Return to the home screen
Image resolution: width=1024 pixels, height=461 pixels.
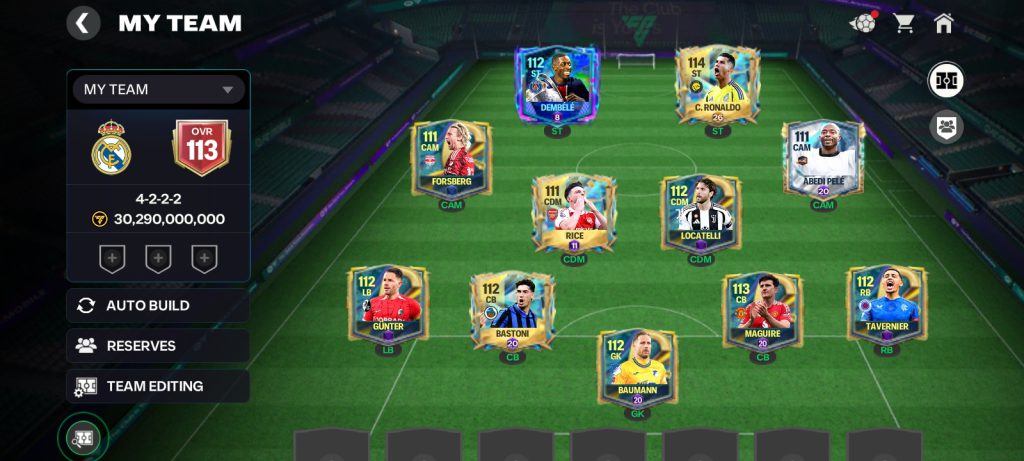[x=943, y=23]
